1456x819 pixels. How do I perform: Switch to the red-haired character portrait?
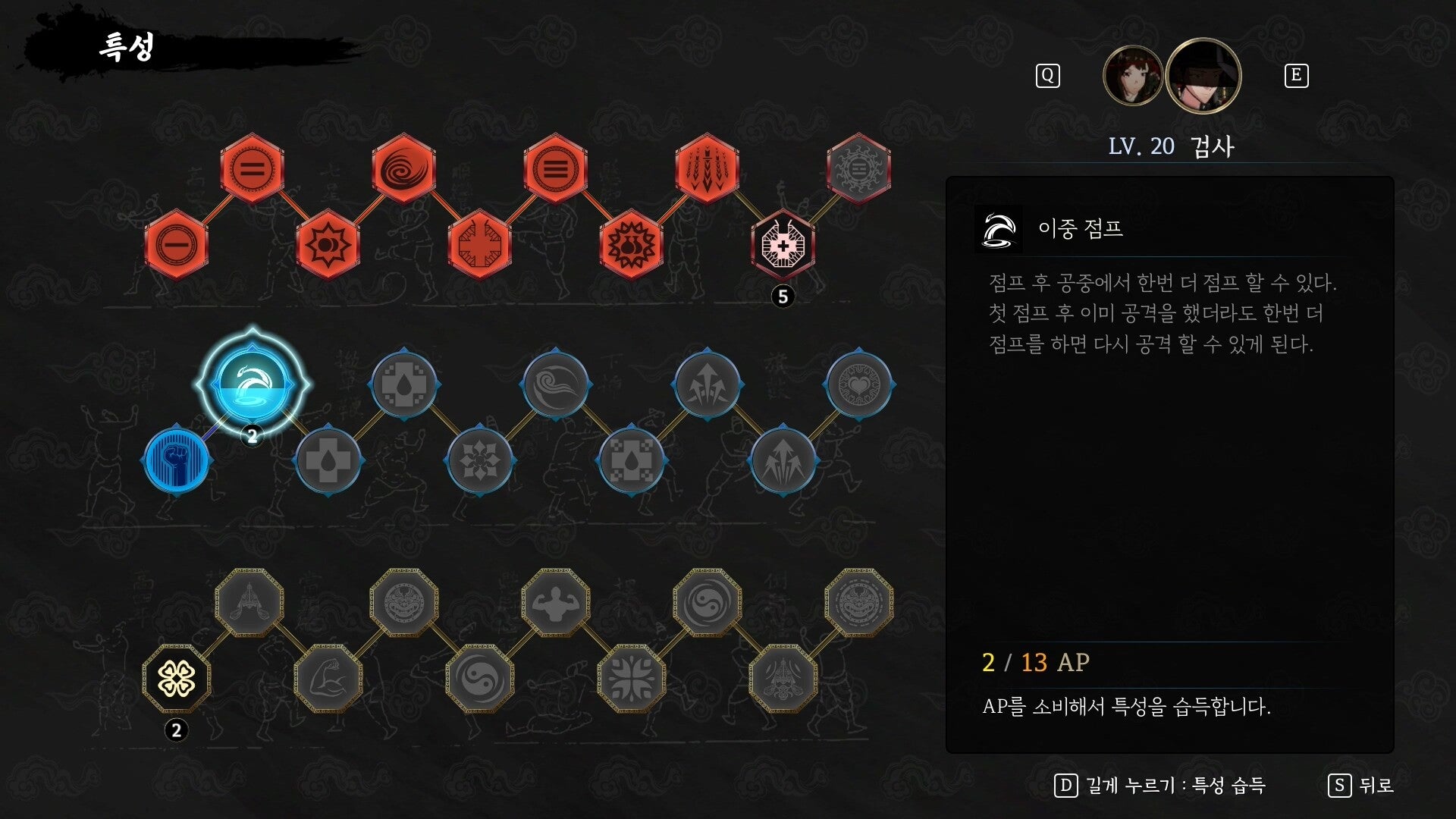[1132, 75]
